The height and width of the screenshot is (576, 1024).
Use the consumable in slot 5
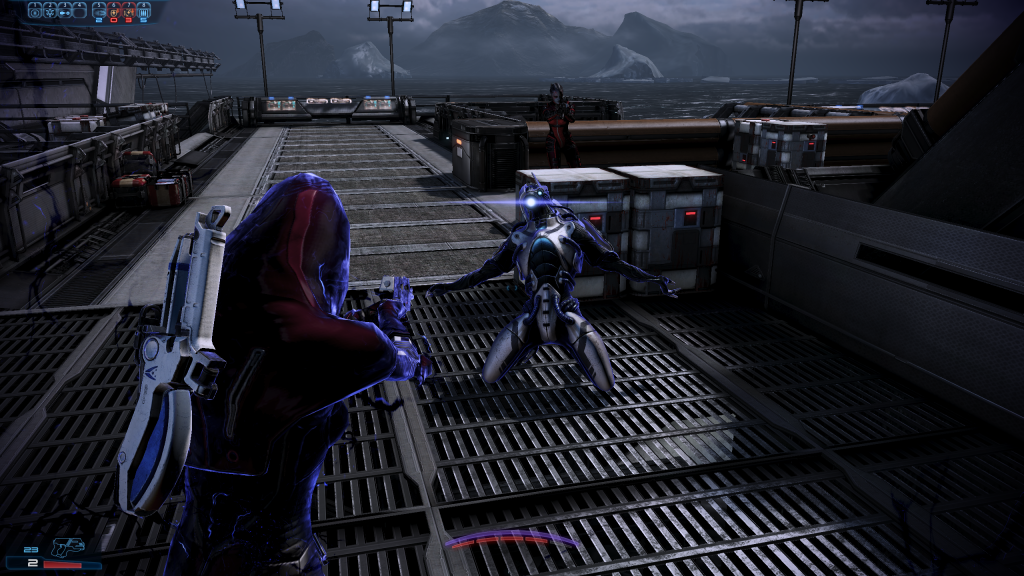click(x=99, y=10)
